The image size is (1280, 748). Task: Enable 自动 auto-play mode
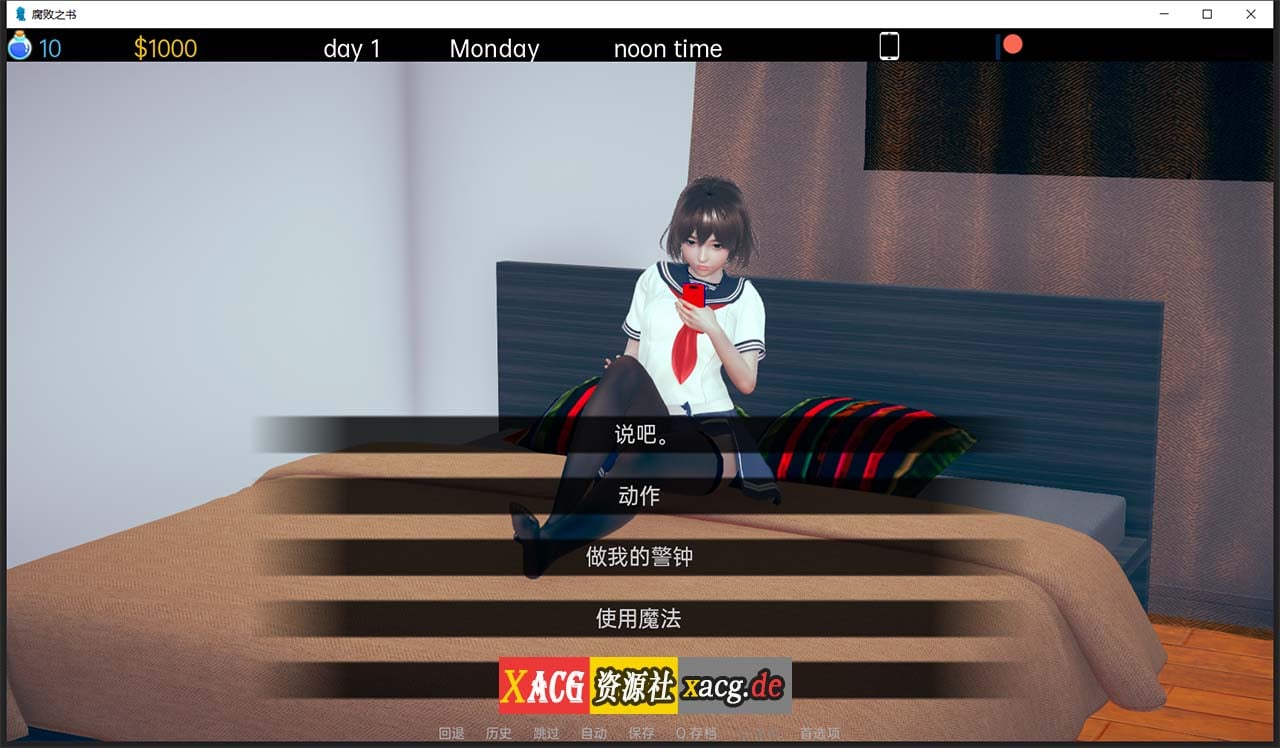[594, 733]
